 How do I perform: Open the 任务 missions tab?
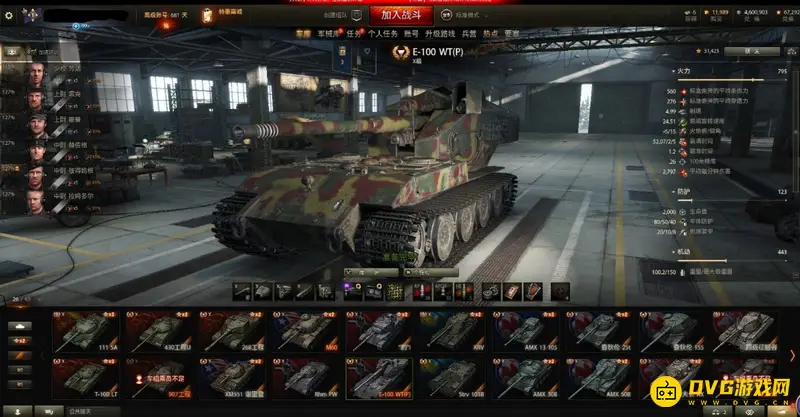click(x=350, y=33)
